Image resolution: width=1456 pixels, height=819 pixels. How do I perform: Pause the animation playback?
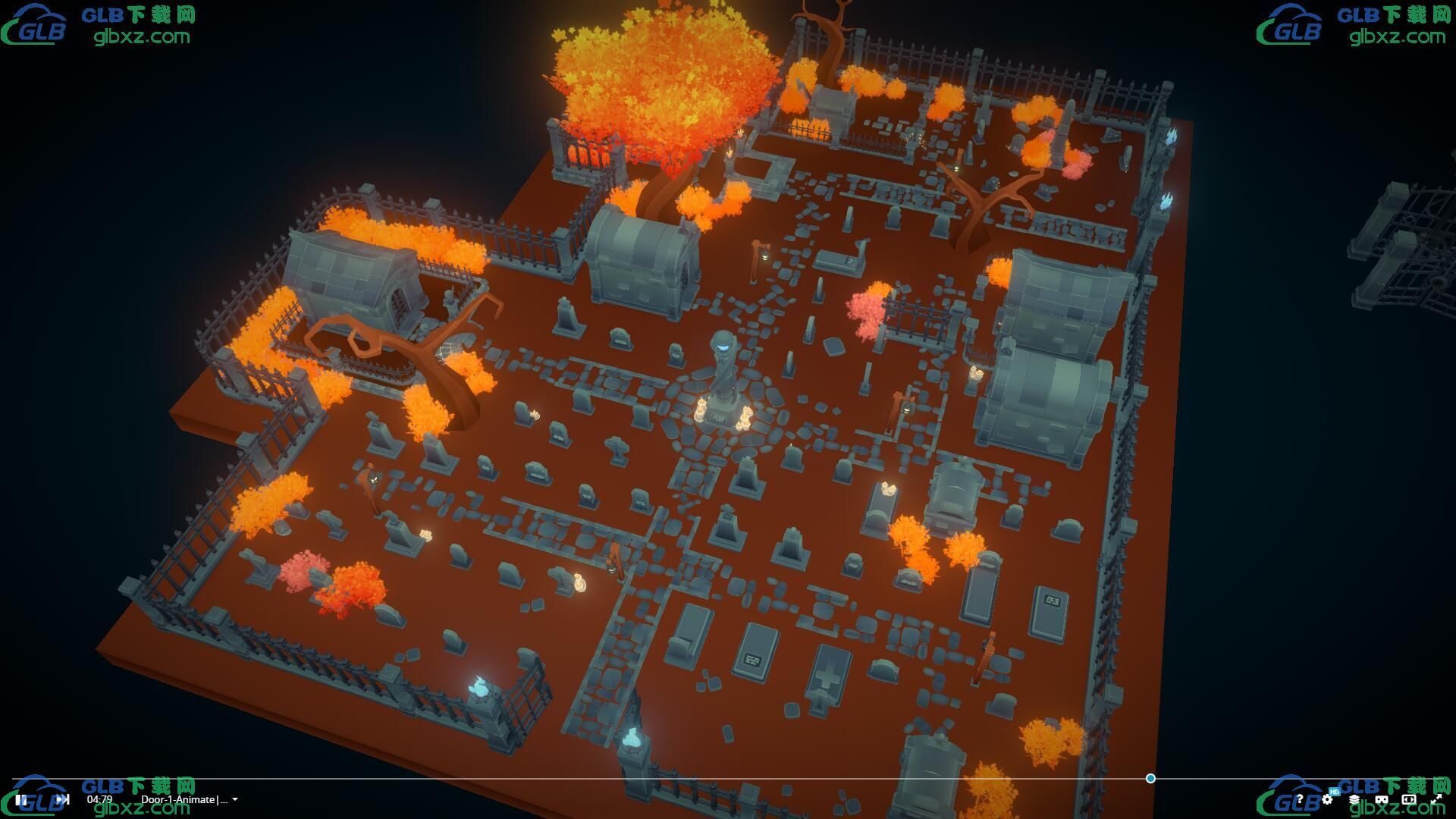(21, 799)
